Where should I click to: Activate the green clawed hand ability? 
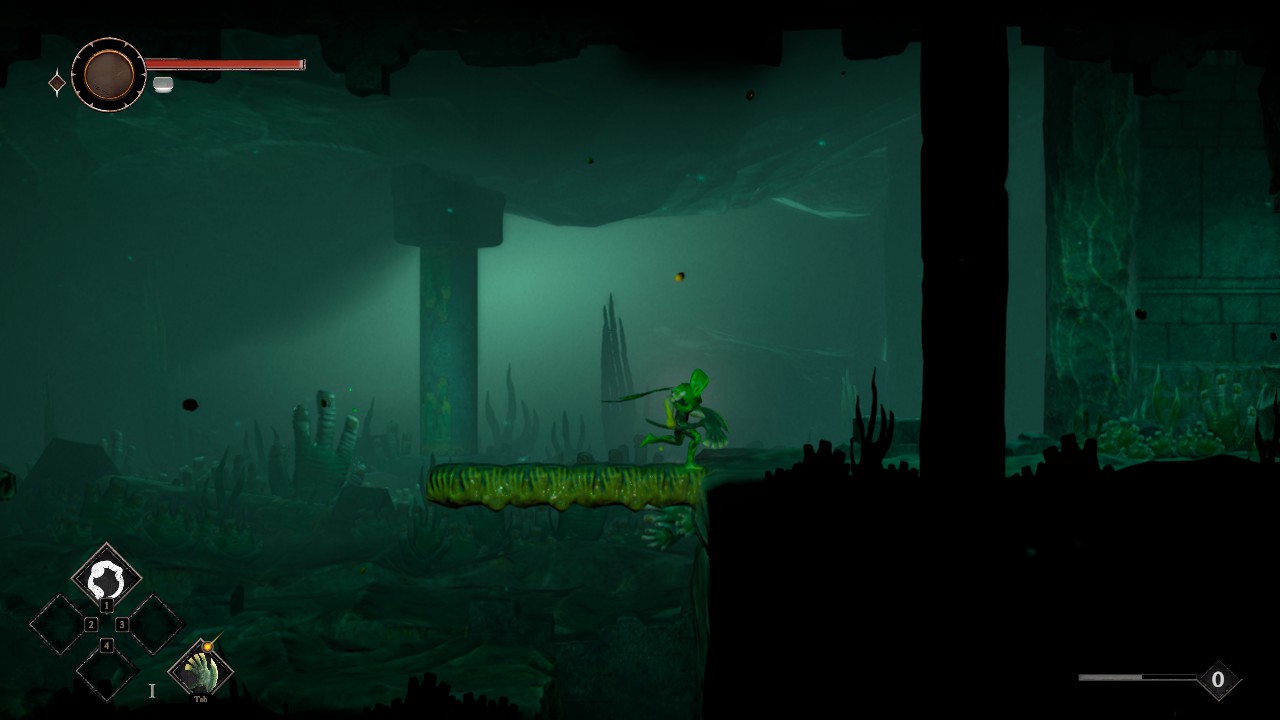pos(201,669)
